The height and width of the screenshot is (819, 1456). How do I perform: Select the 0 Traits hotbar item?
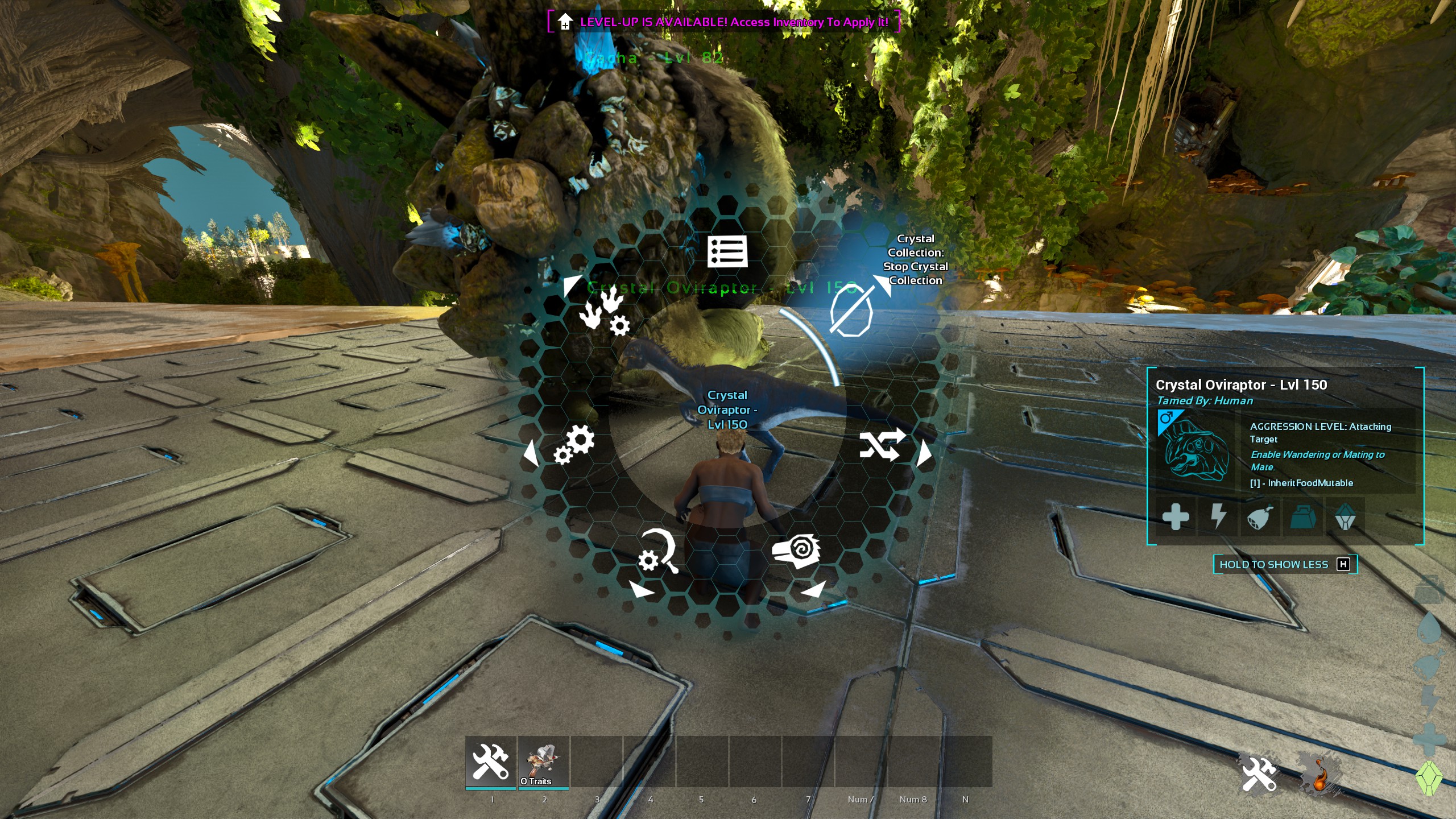click(x=544, y=762)
